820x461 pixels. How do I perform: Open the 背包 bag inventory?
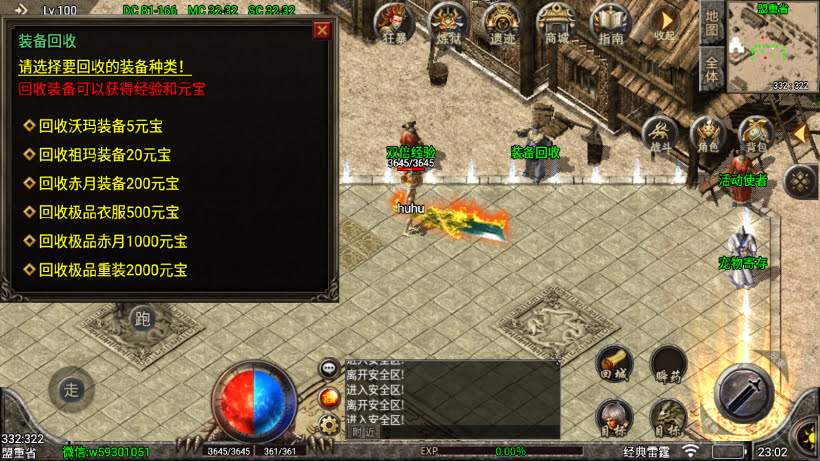tap(755, 135)
